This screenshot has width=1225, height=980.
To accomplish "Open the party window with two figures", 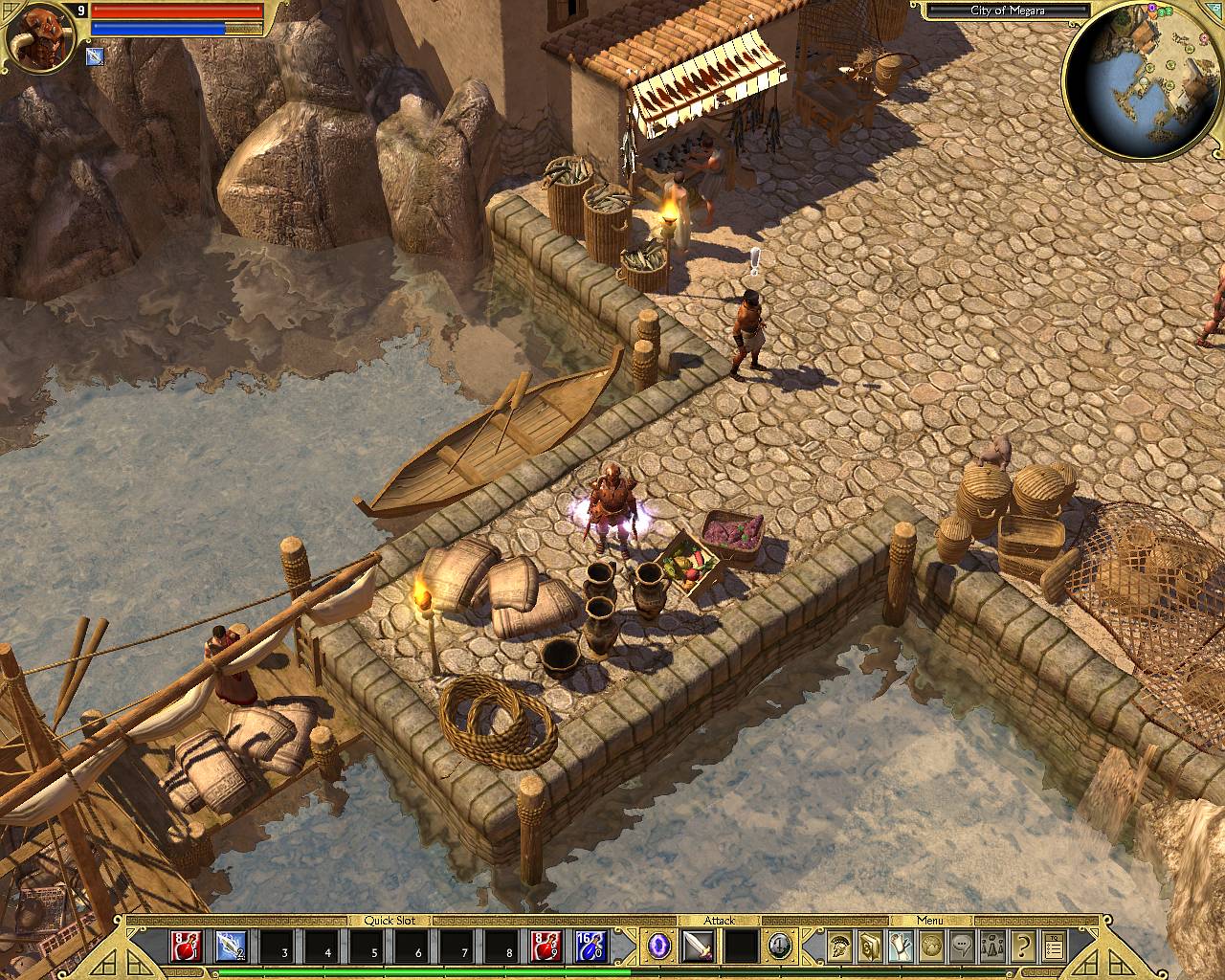I will [992, 946].
